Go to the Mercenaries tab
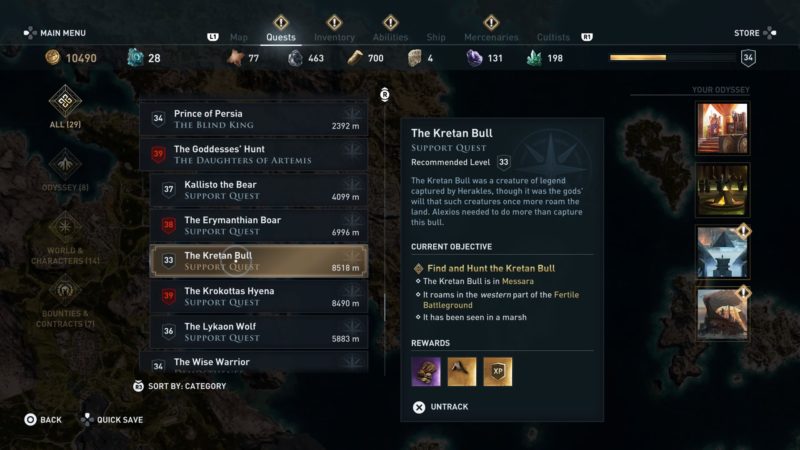 point(491,38)
